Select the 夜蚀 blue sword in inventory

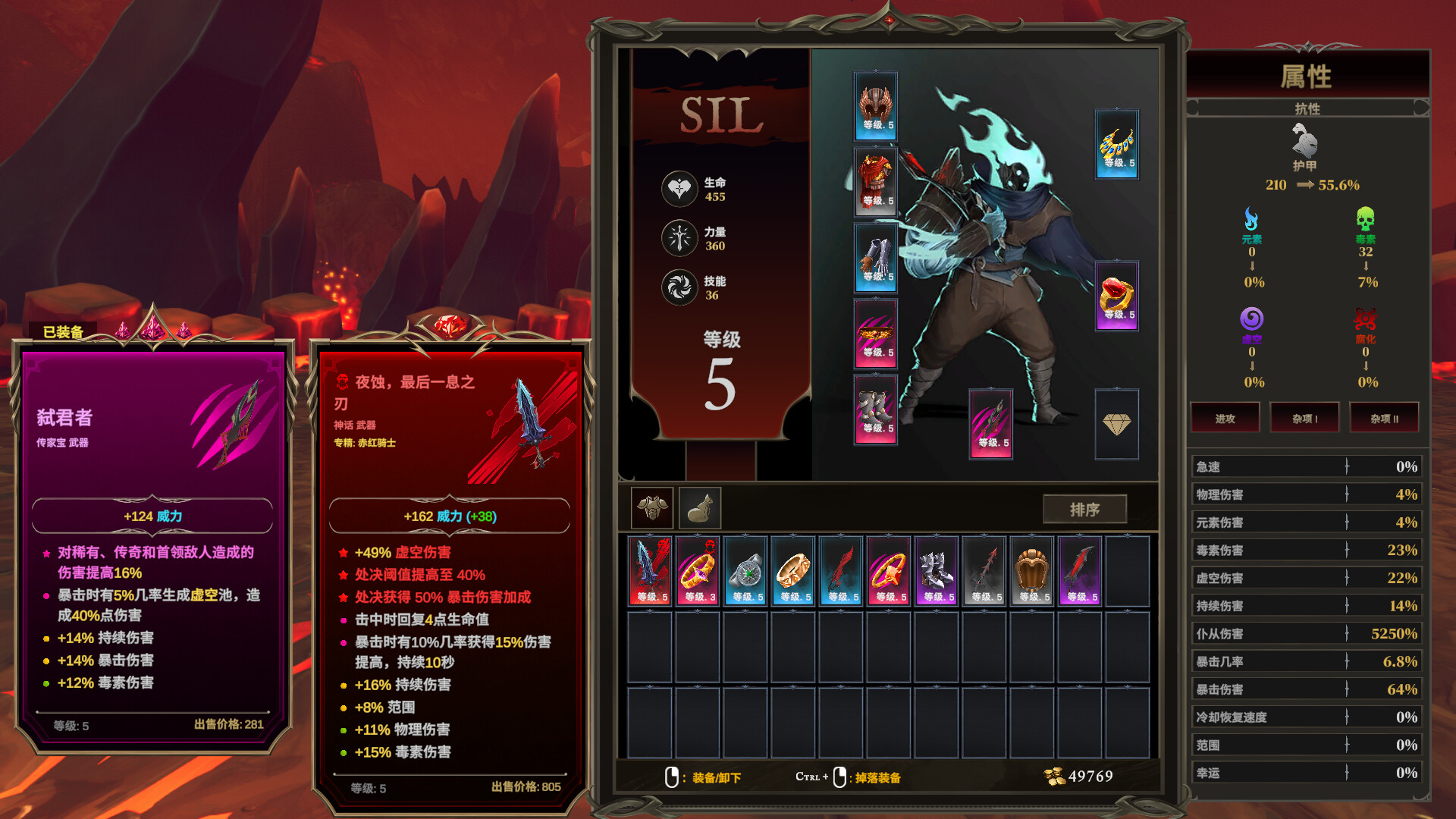(x=651, y=570)
